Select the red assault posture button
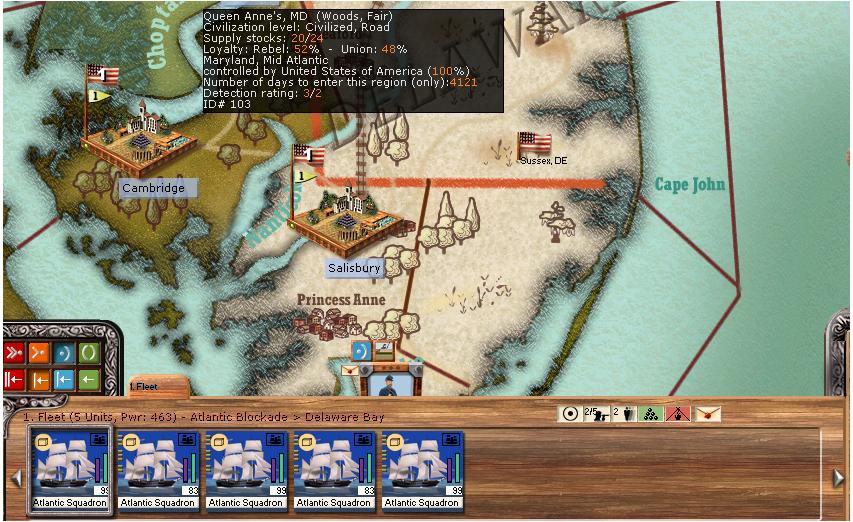 tap(14, 352)
